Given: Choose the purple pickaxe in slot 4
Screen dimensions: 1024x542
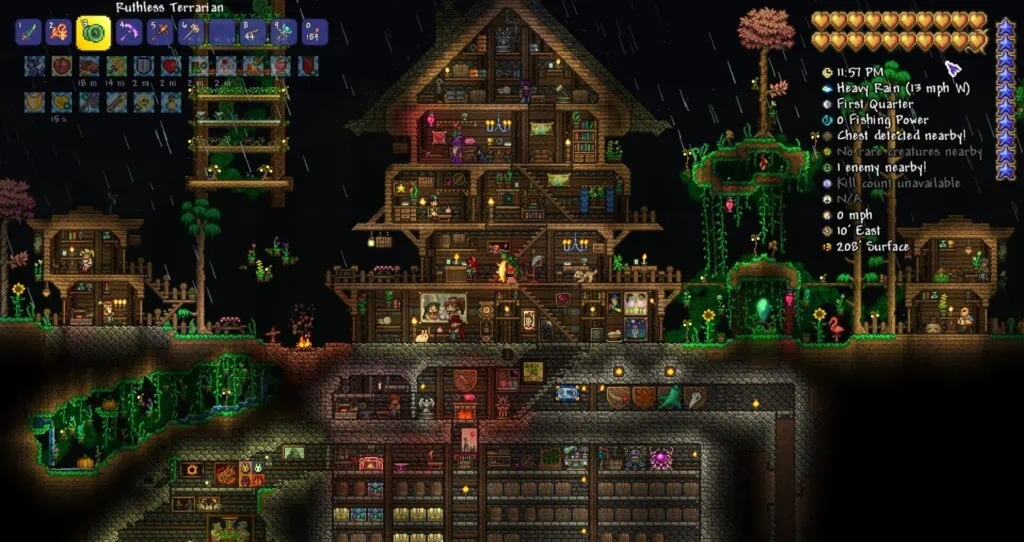Looking at the screenshot, I should (129, 32).
